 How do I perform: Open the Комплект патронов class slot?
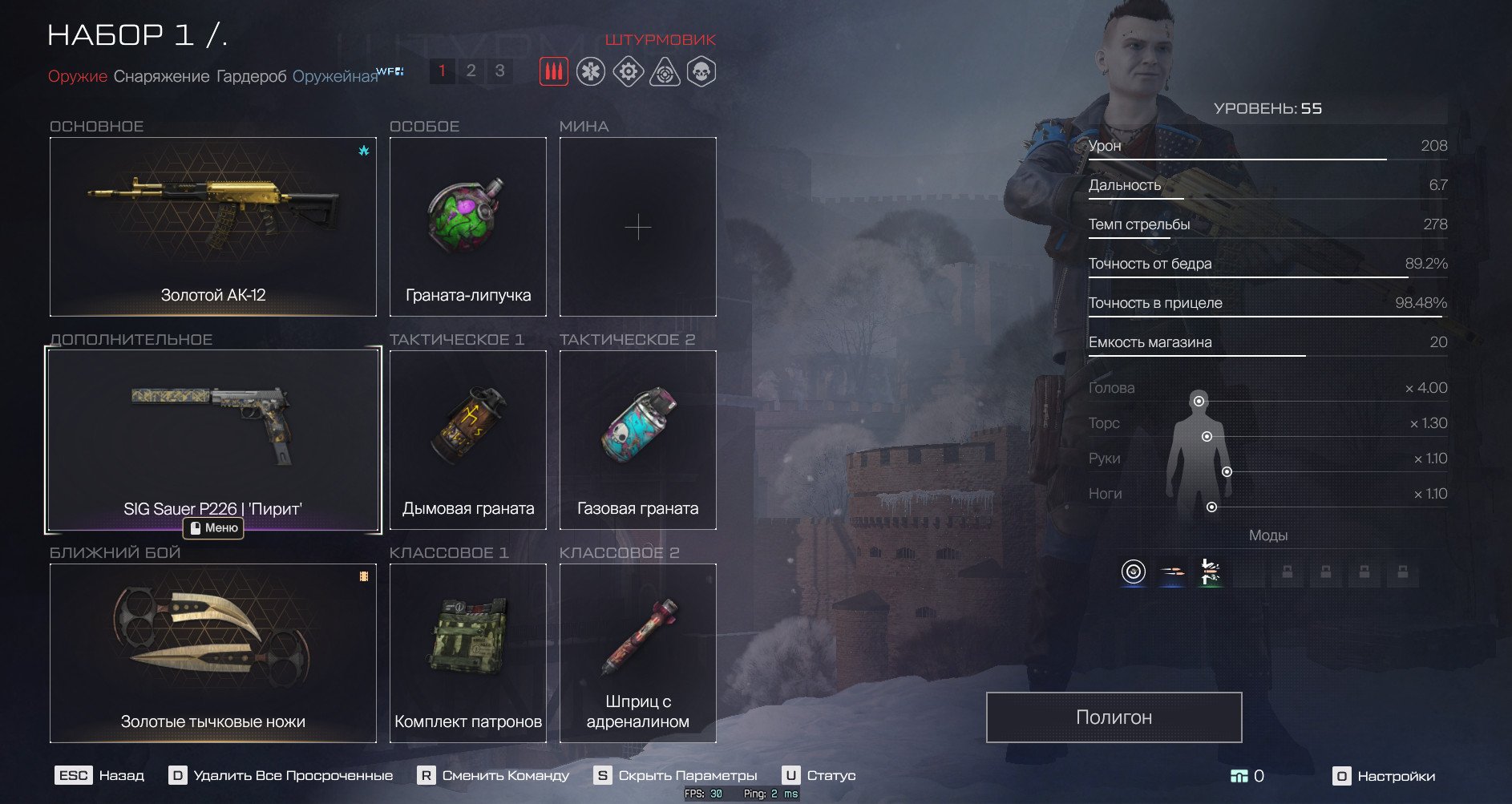(468, 653)
